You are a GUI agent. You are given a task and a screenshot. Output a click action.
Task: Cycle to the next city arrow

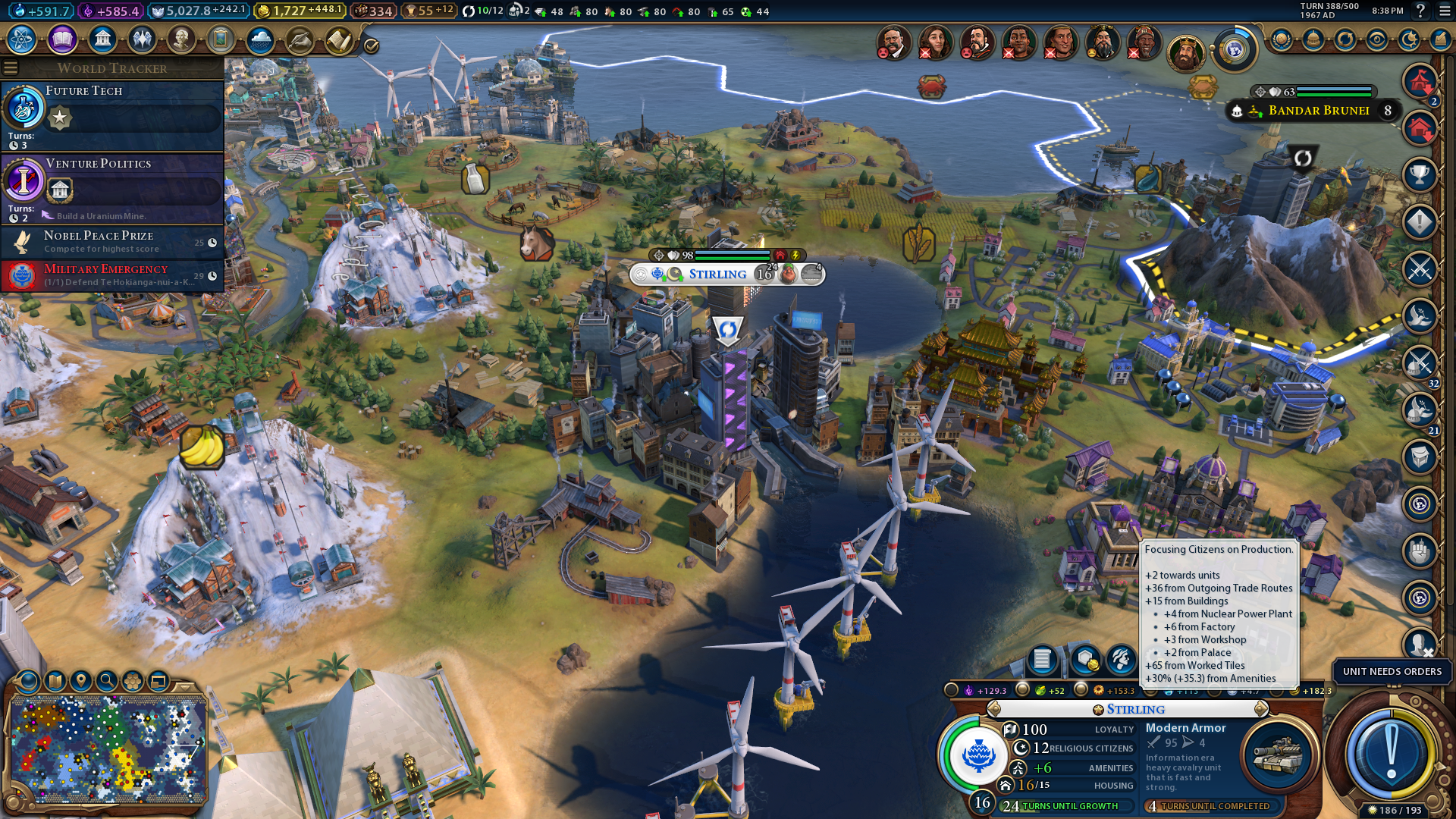click(1261, 709)
